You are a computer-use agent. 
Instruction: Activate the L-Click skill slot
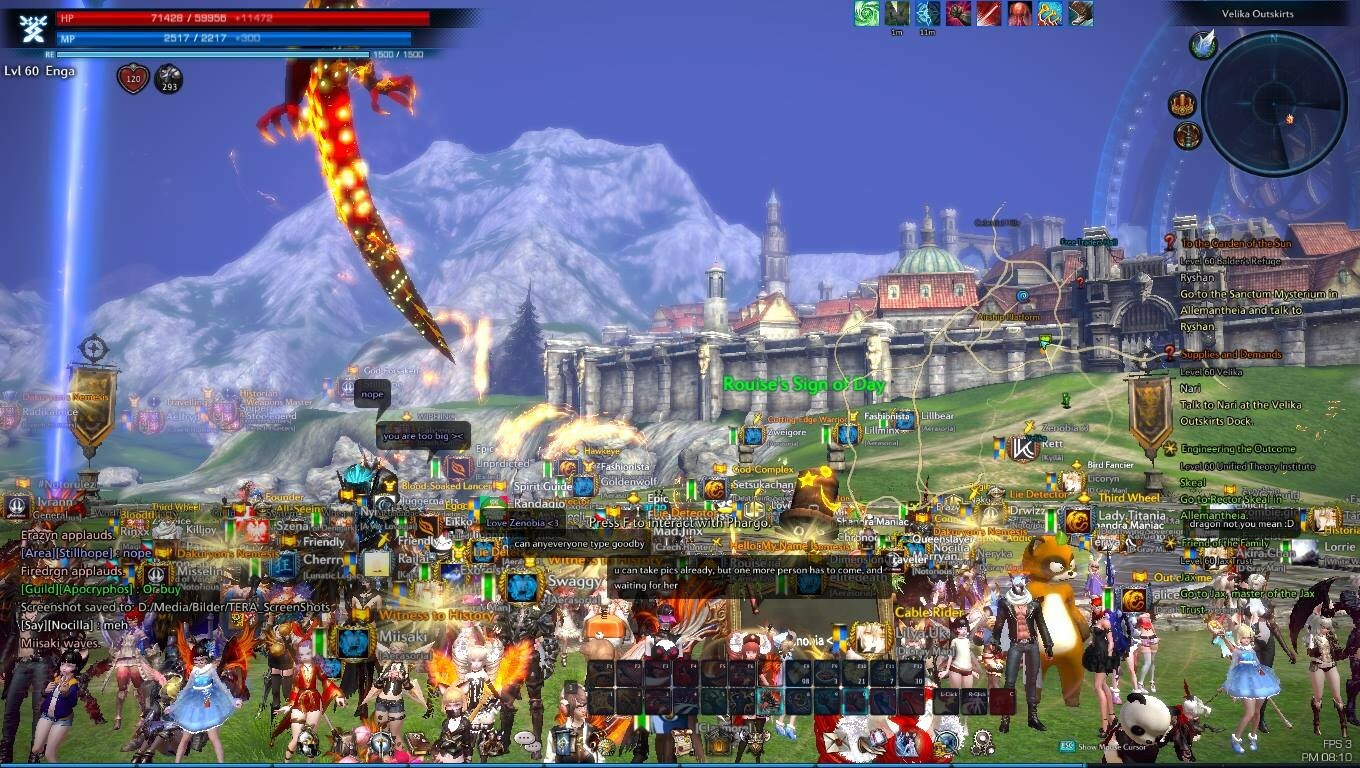point(945,702)
